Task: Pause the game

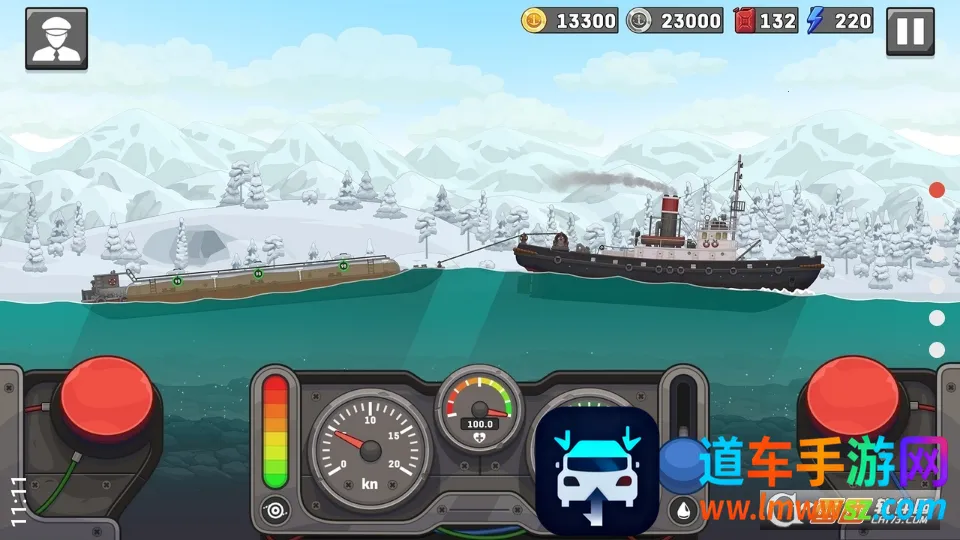Action: pos(910,32)
